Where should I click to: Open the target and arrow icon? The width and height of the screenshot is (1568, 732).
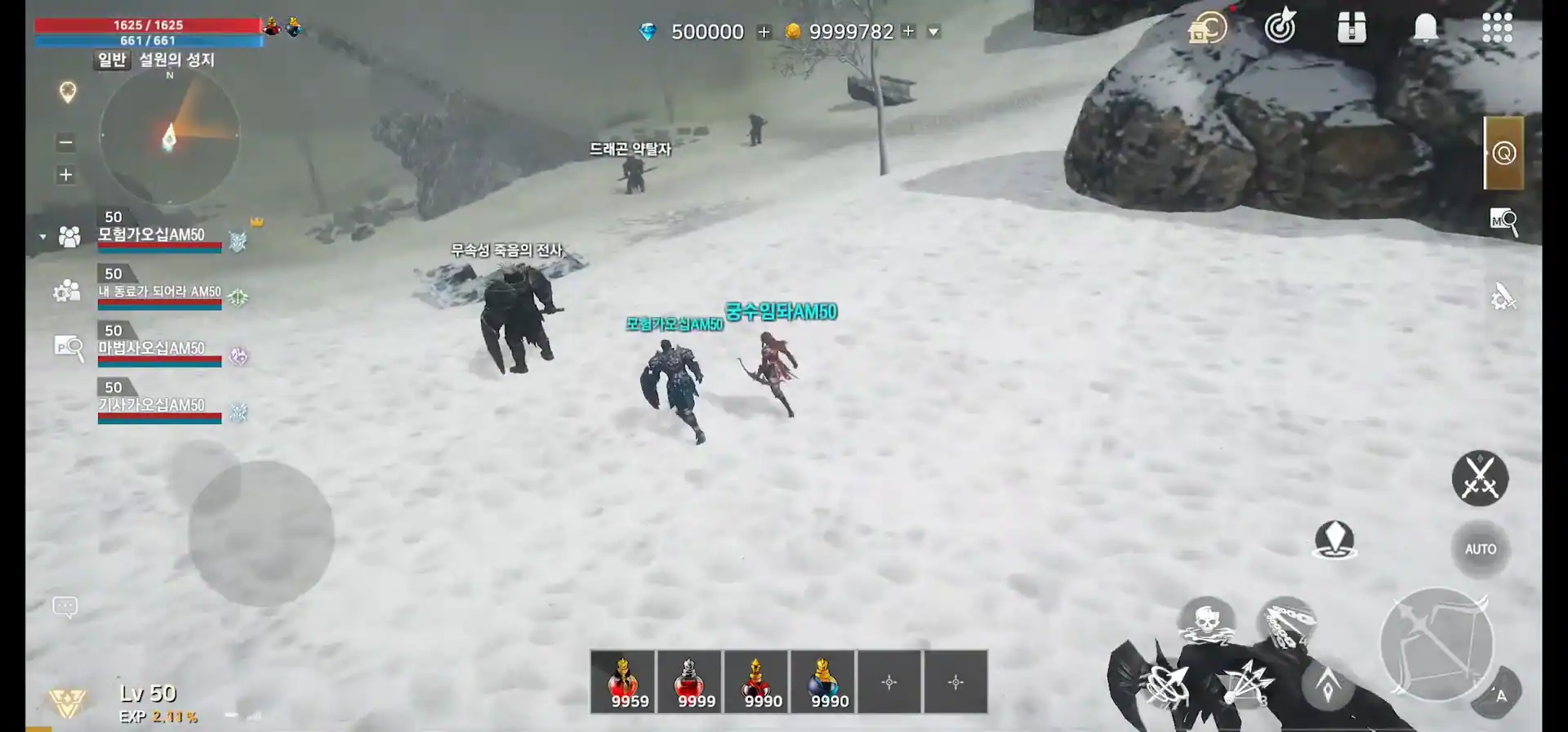1281,26
